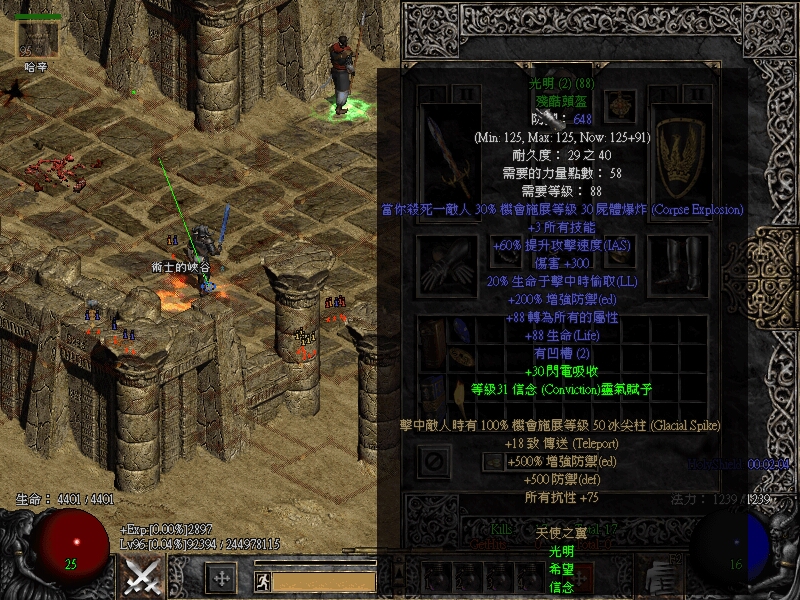Screen dimensions: 800x600
Task: Toggle the run/walk button
Action: coord(262,579)
